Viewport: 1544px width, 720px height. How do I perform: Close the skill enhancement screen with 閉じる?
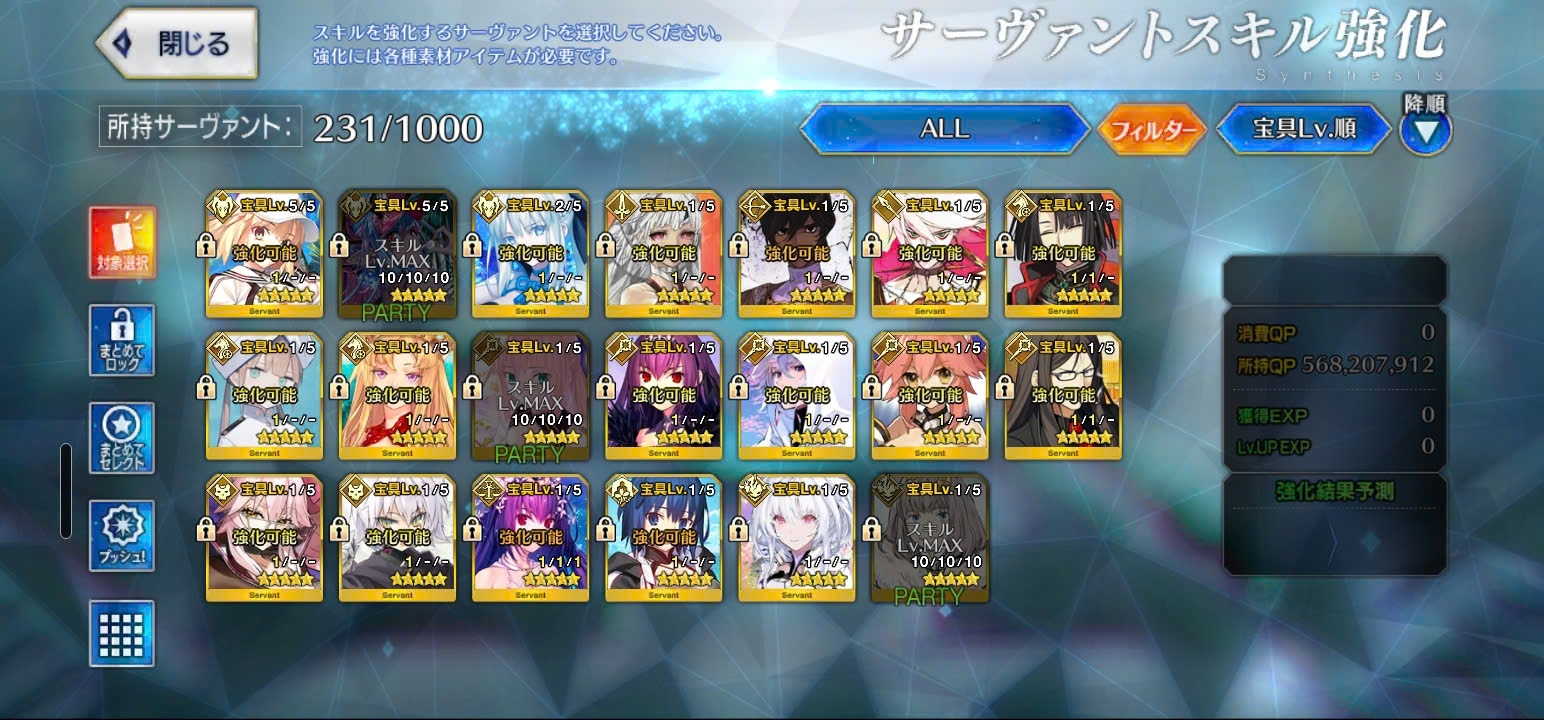177,44
